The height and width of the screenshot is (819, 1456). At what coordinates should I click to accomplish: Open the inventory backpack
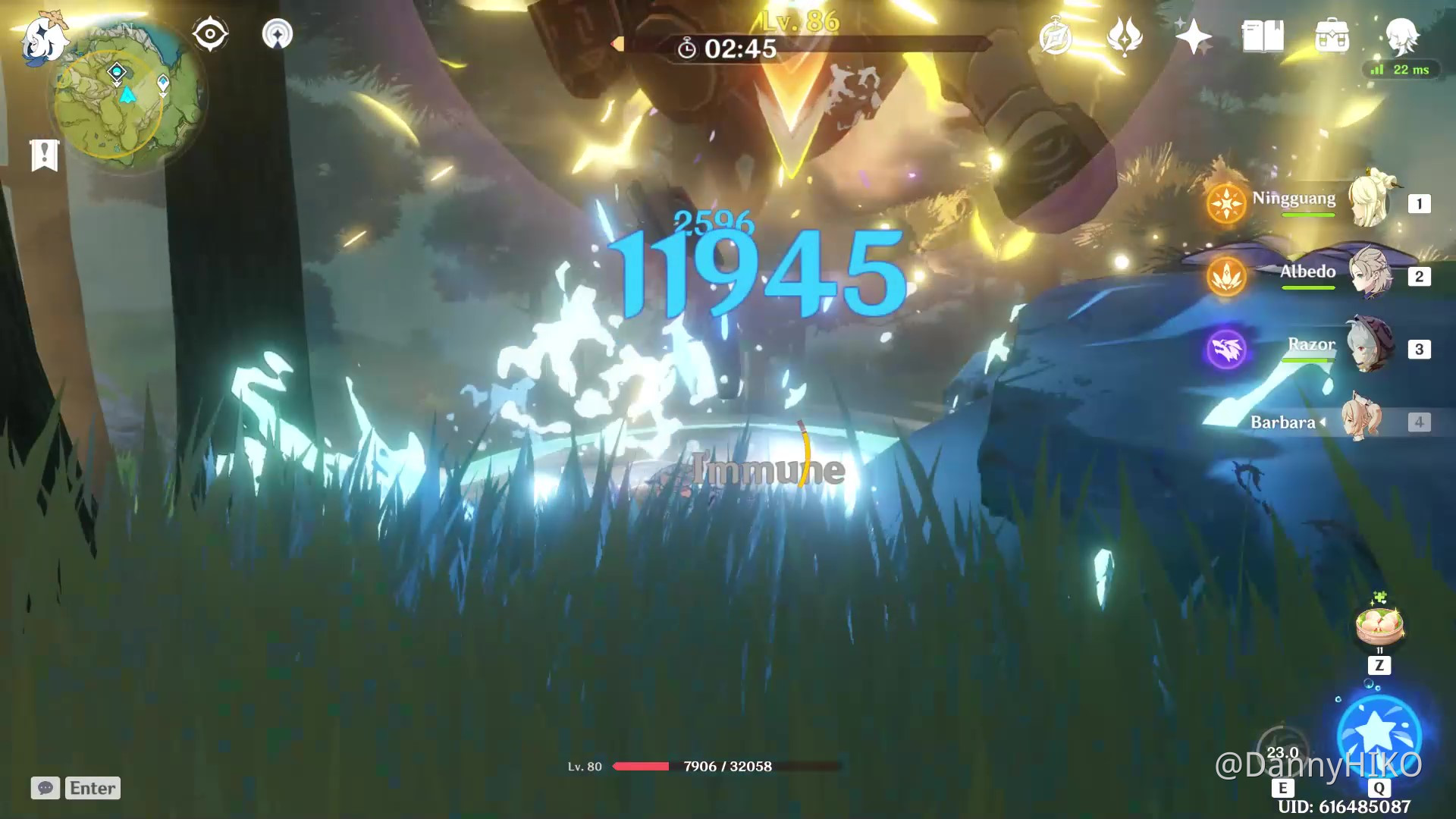(x=1332, y=36)
